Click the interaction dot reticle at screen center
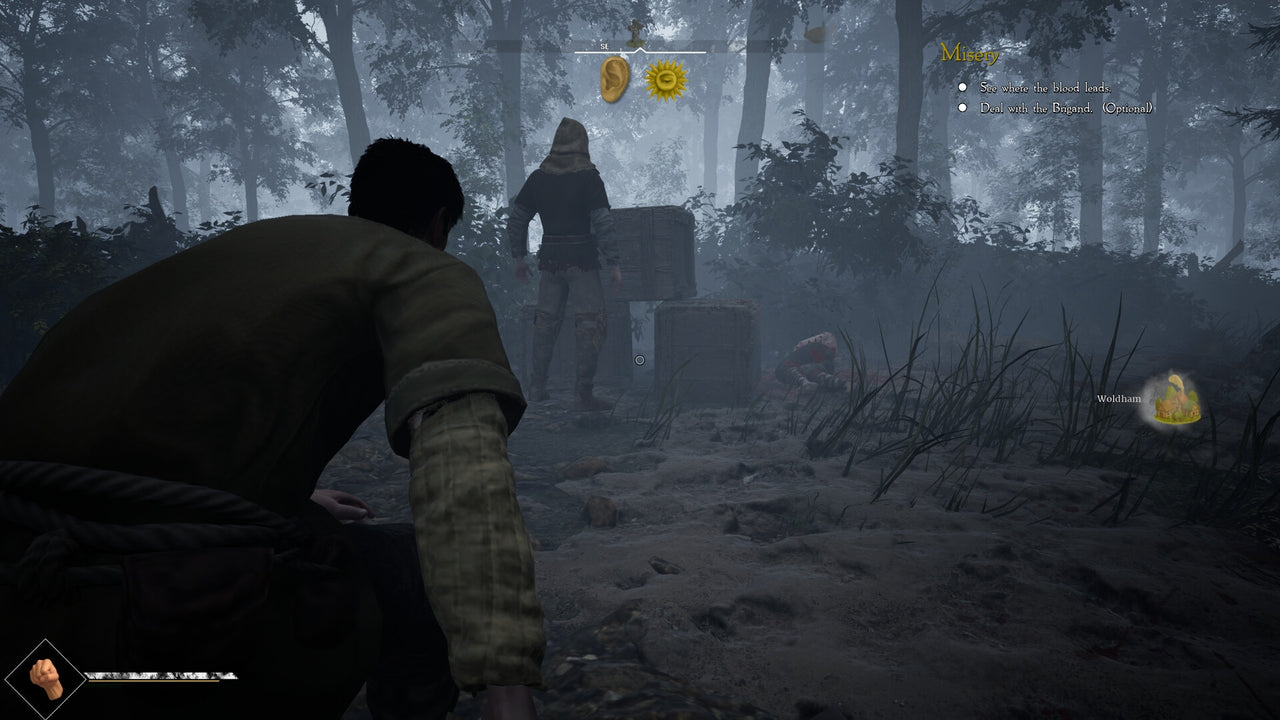Screen dimensions: 1280x720 639,358
